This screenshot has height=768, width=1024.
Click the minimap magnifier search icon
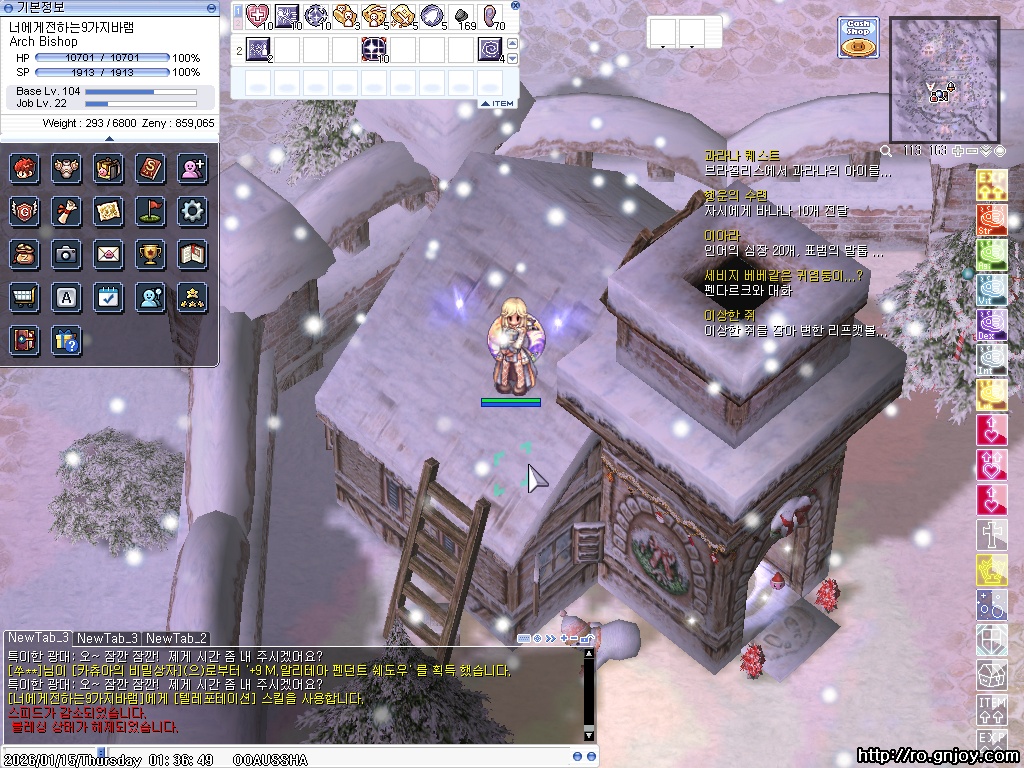(x=886, y=151)
